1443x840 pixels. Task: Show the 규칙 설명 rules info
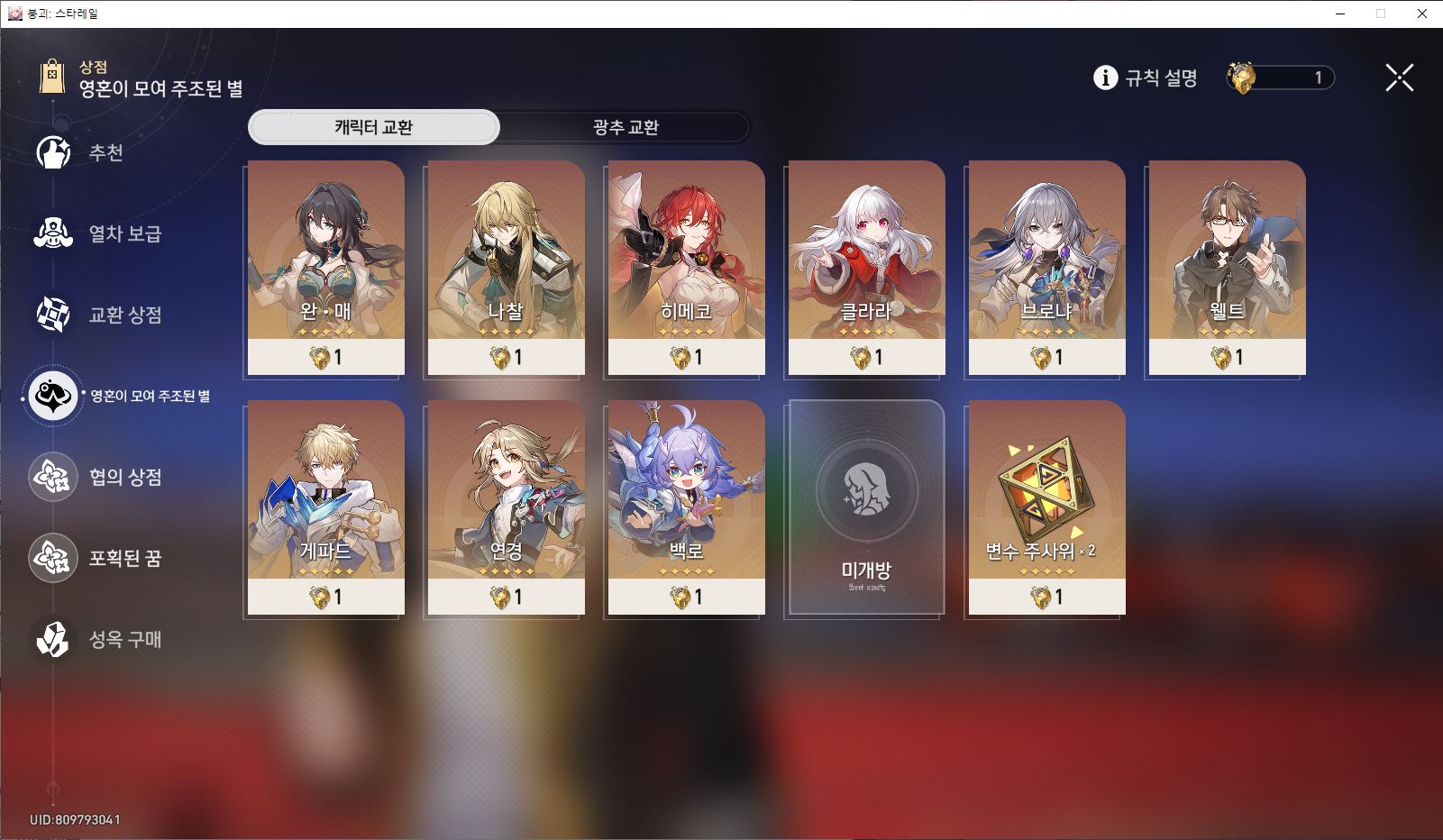pyautogui.click(x=1146, y=78)
